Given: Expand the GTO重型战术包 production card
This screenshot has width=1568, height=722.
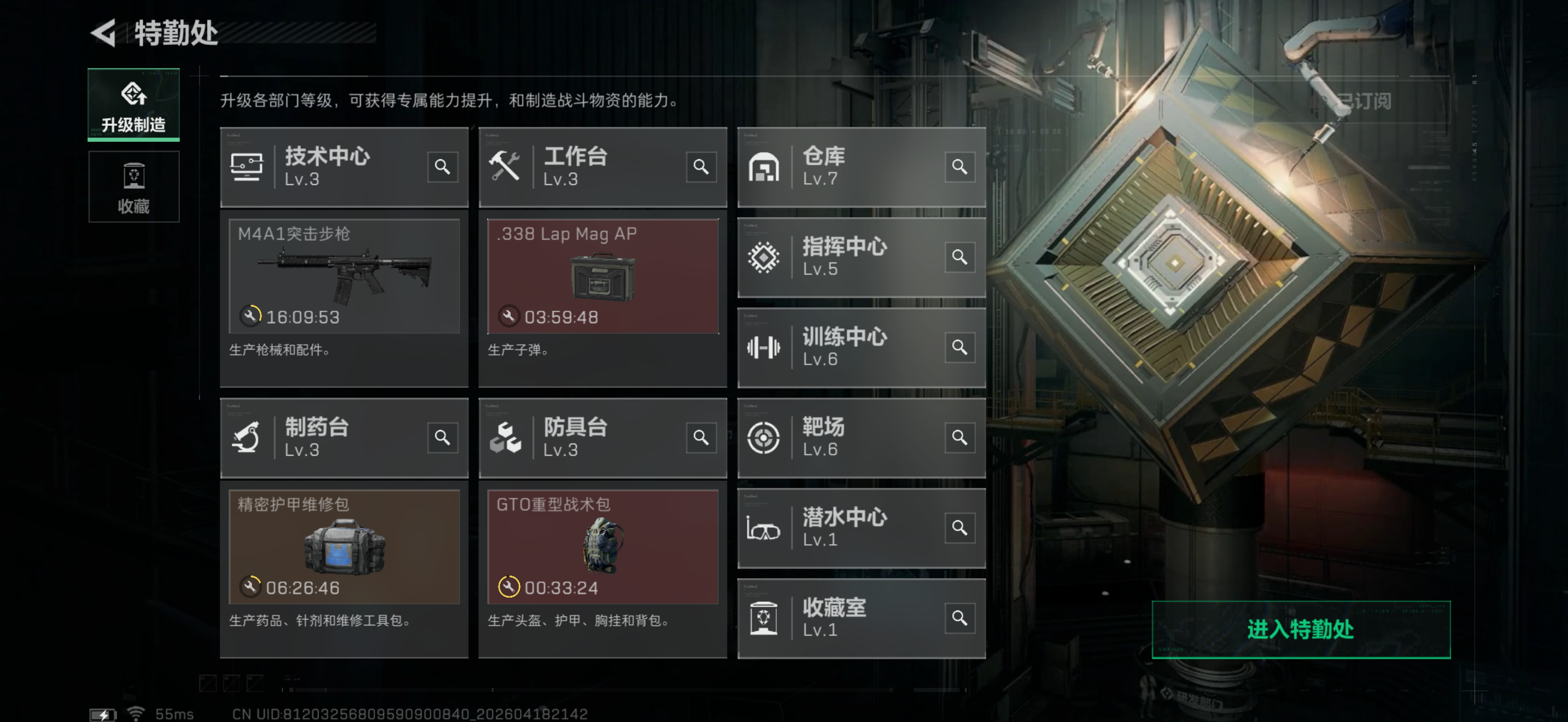Looking at the screenshot, I should coord(602,546).
